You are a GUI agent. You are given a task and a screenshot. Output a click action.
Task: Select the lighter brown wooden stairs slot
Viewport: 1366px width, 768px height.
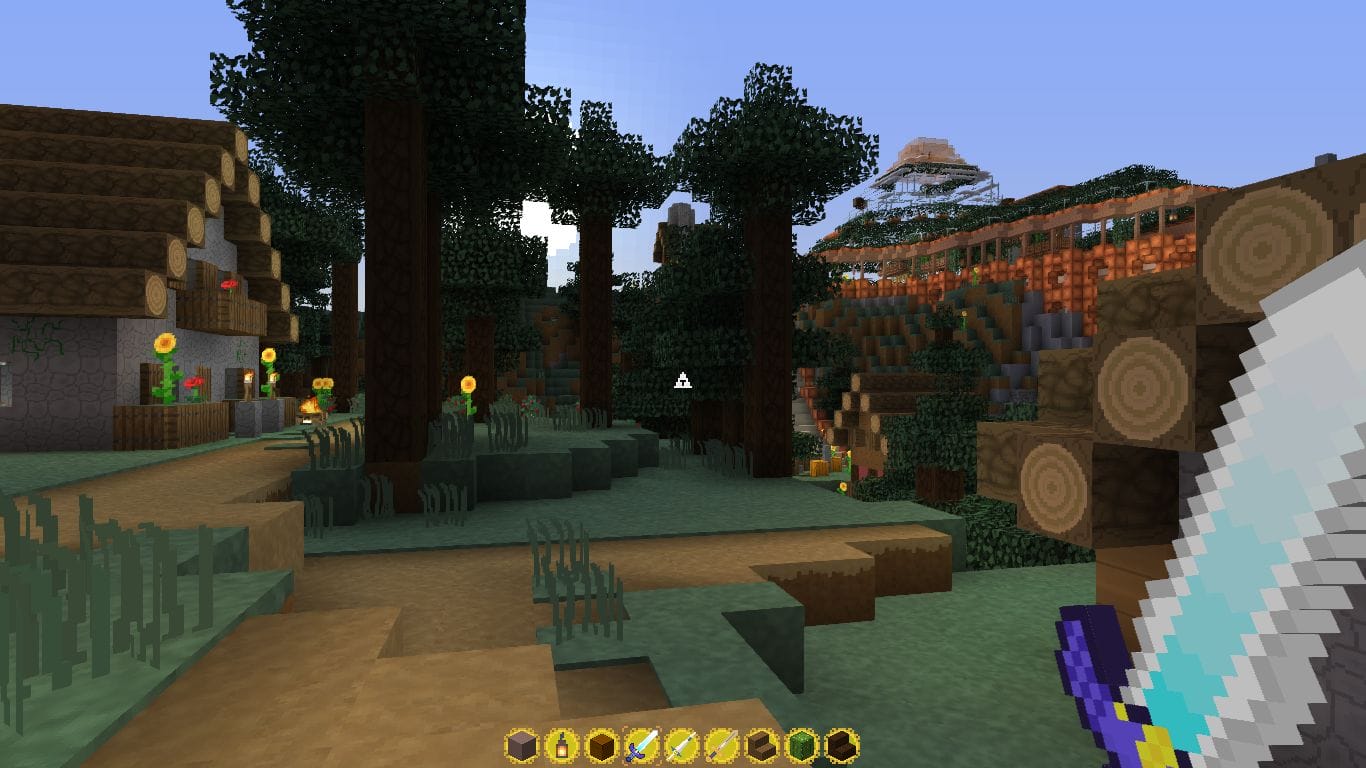(x=762, y=746)
